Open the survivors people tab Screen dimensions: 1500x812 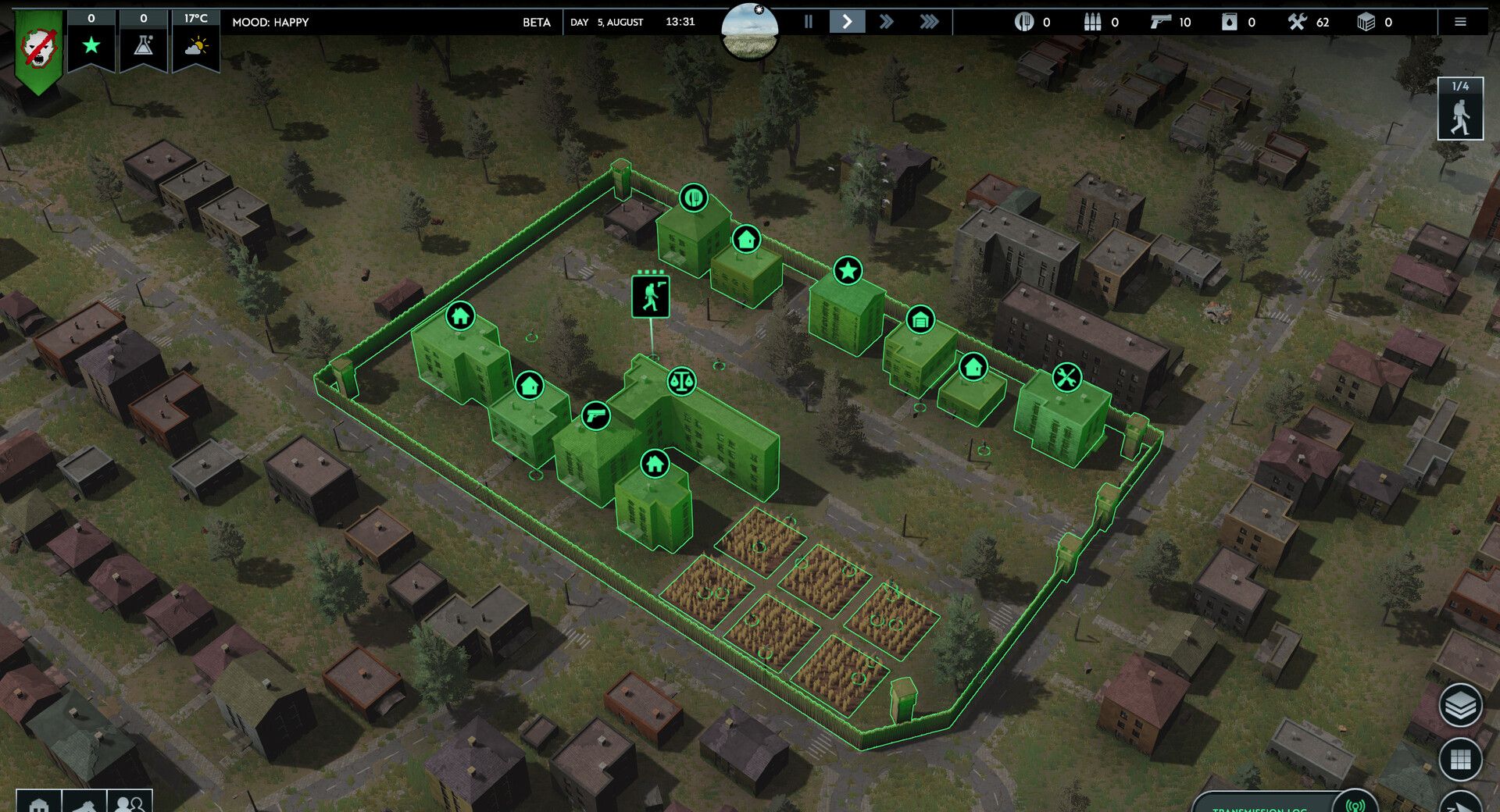pyautogui.click(x=130, y=803)
